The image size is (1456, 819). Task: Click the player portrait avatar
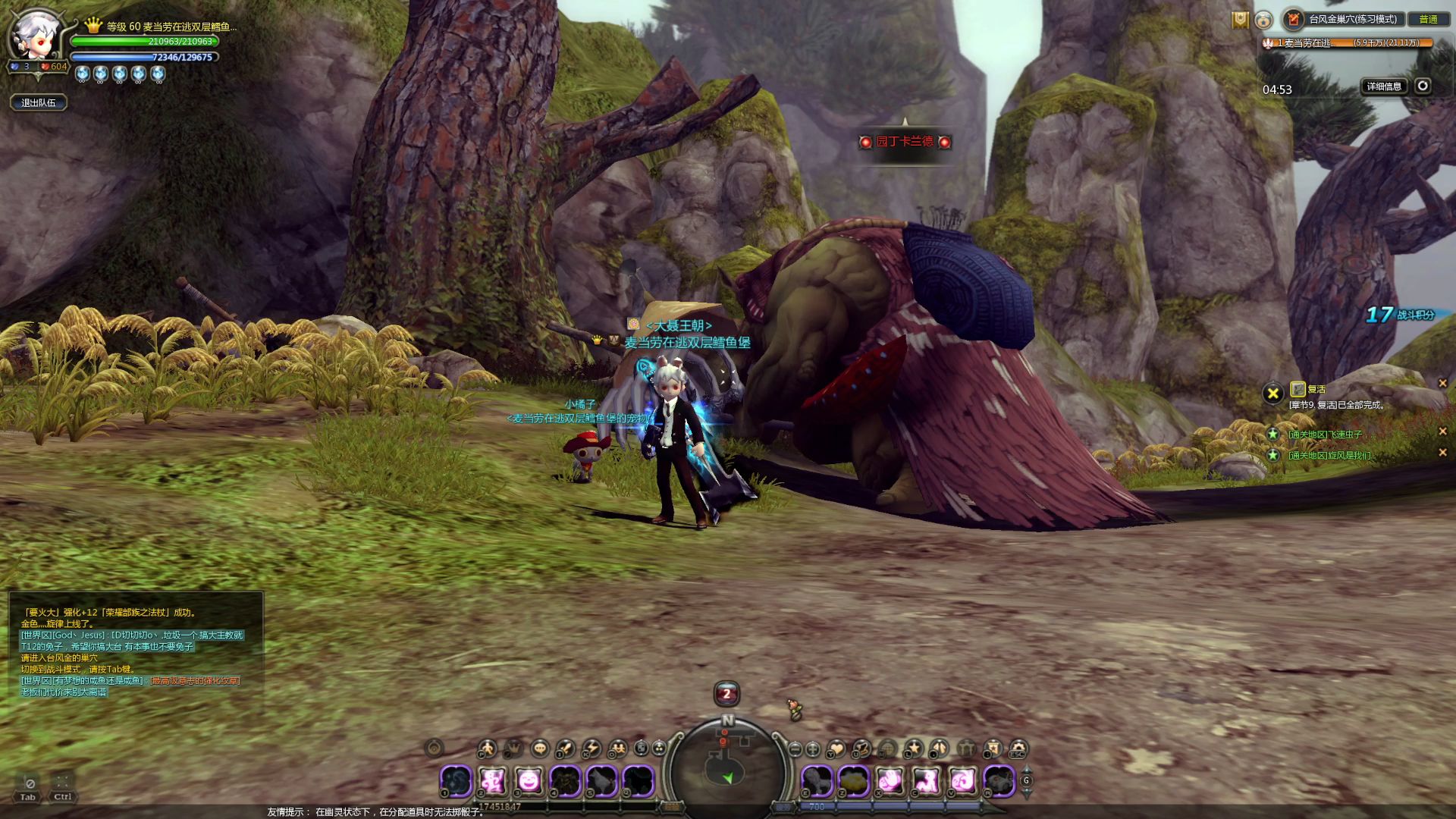(34, 38)
